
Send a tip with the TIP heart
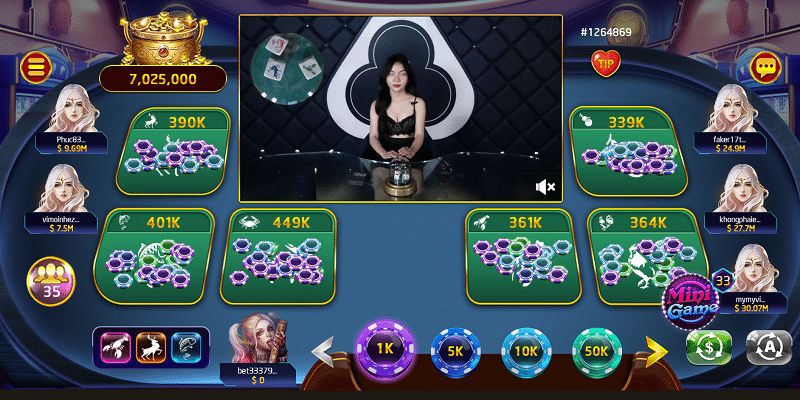pyautogui.click(x=605, y=64)
